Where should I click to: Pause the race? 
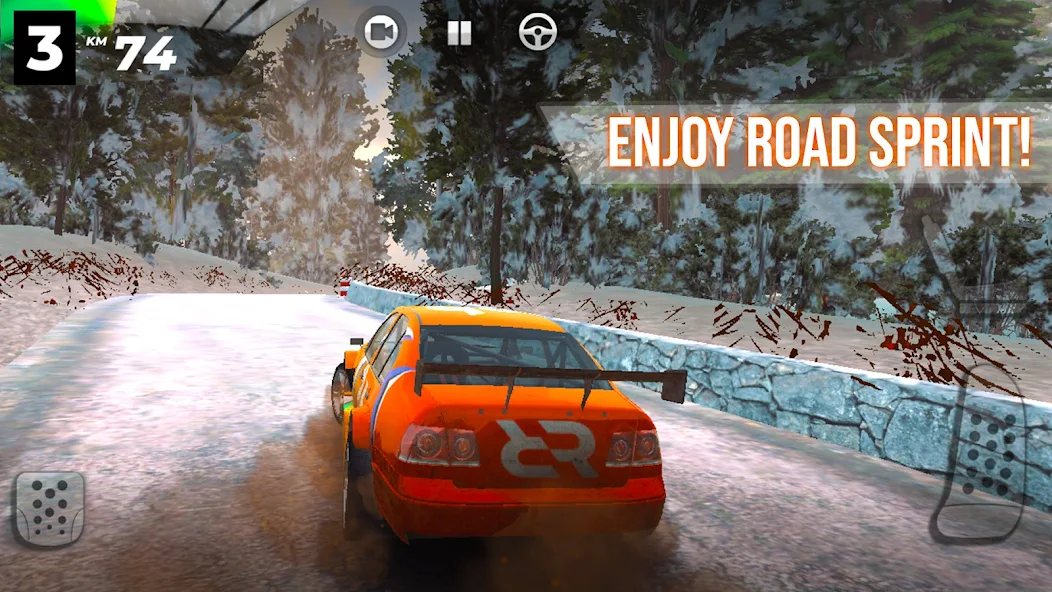click(459, 33)
